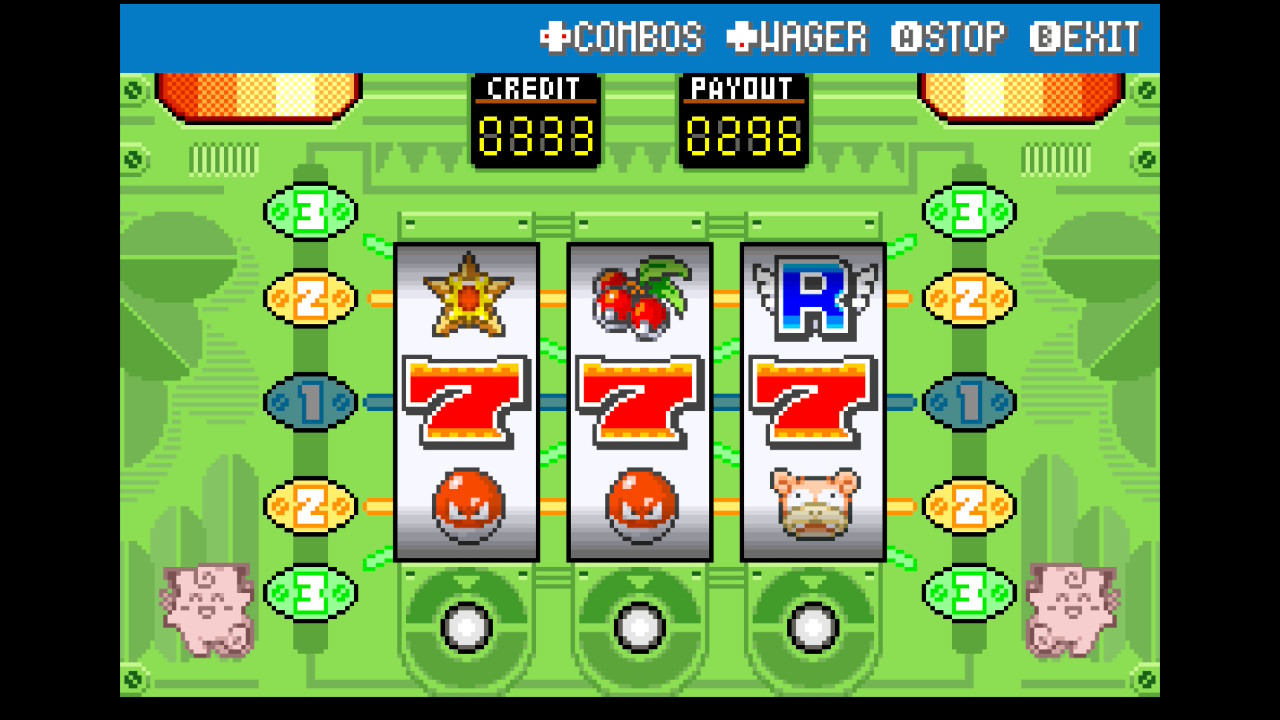The width and height of the screenshot is (1280, 720).
Task: Activate the yellow payline 2 marker on the left
Action: (308, 296)
